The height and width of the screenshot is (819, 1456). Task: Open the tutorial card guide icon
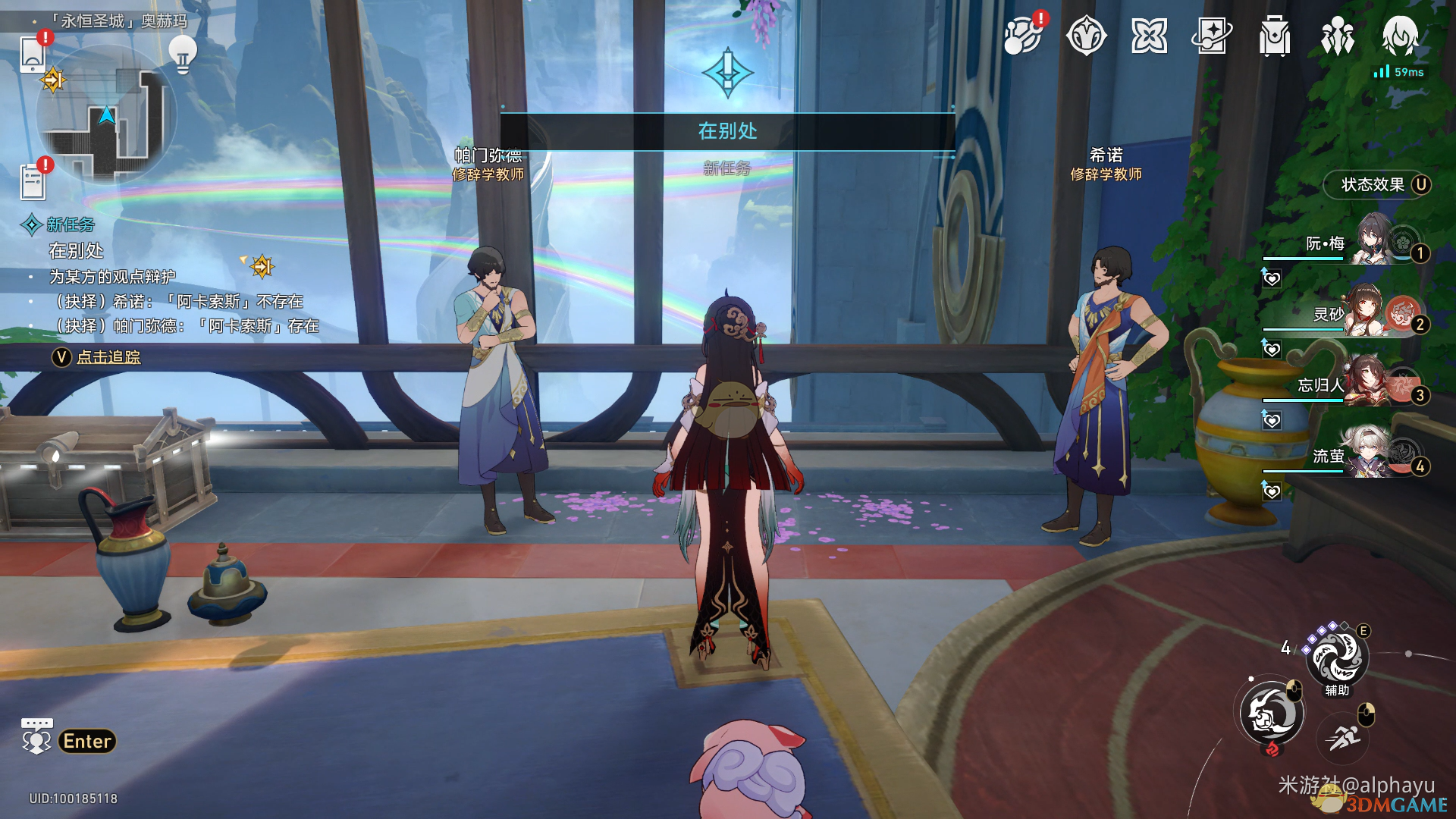point(1212,36)
